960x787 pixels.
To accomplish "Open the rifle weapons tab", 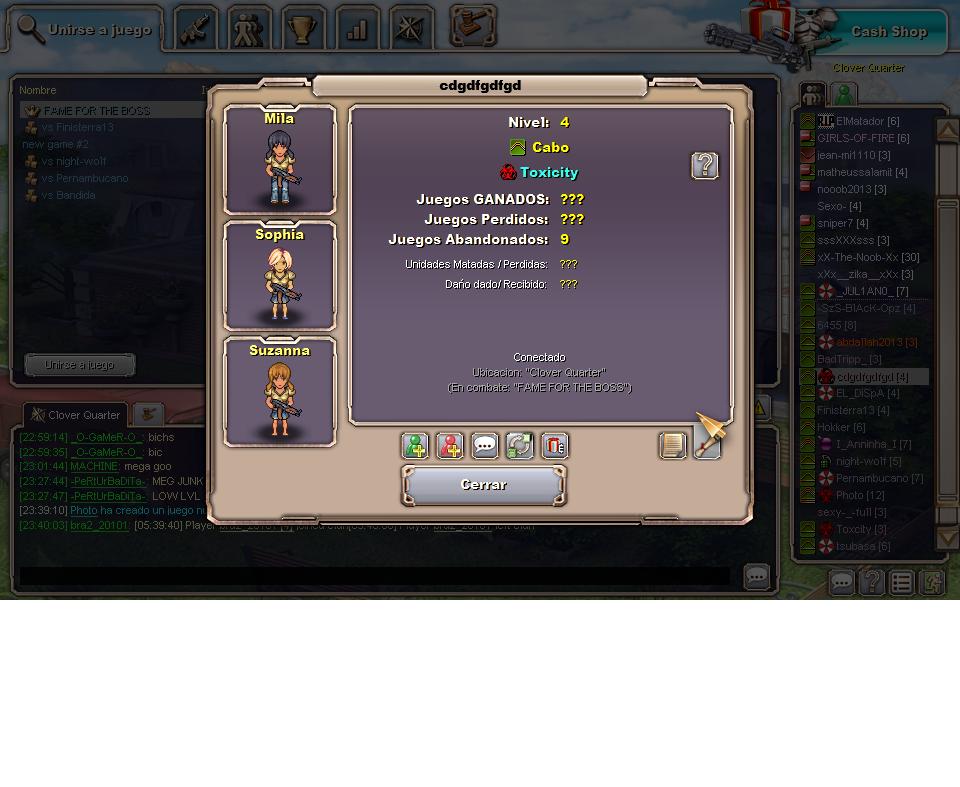I will click(x=196, y=29).
